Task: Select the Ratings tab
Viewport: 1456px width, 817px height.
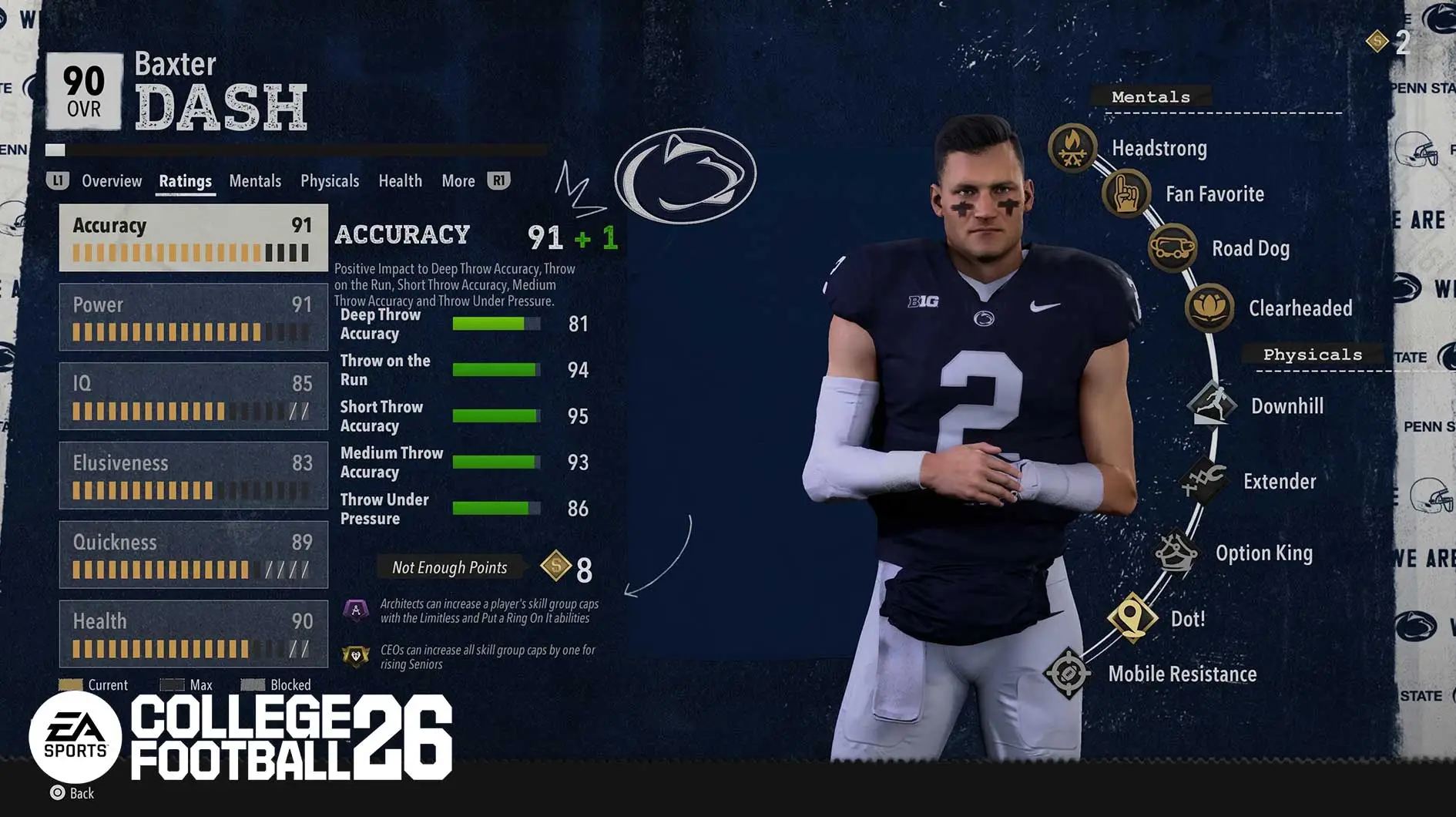Action: click(x=185, y=181)
